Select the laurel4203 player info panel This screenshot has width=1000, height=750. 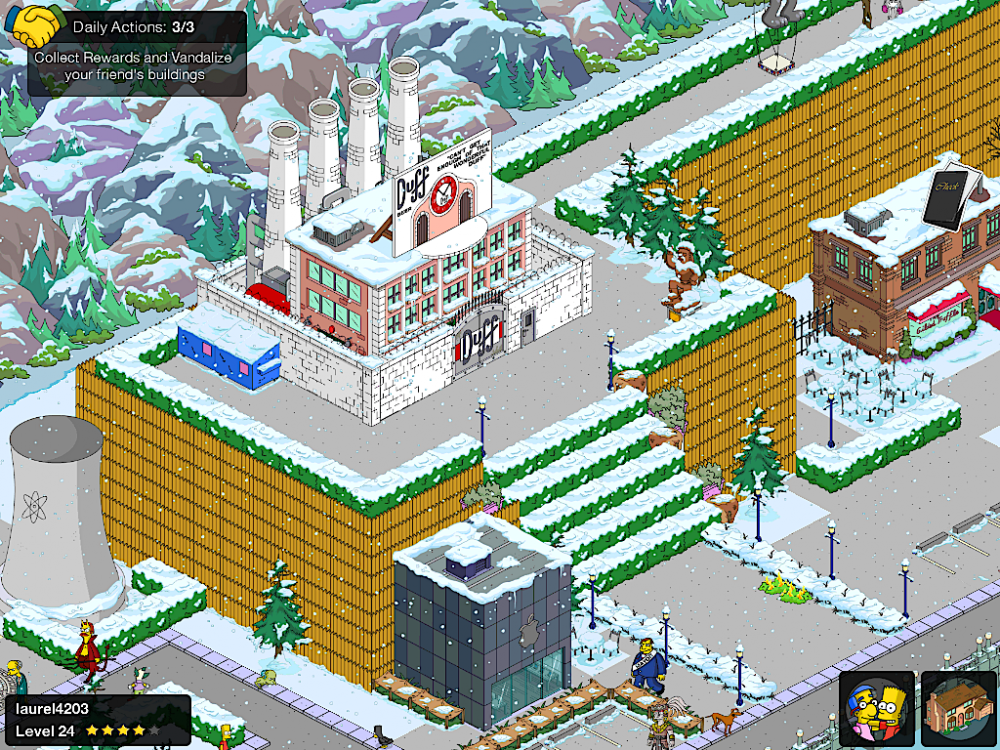pos(97,720)
